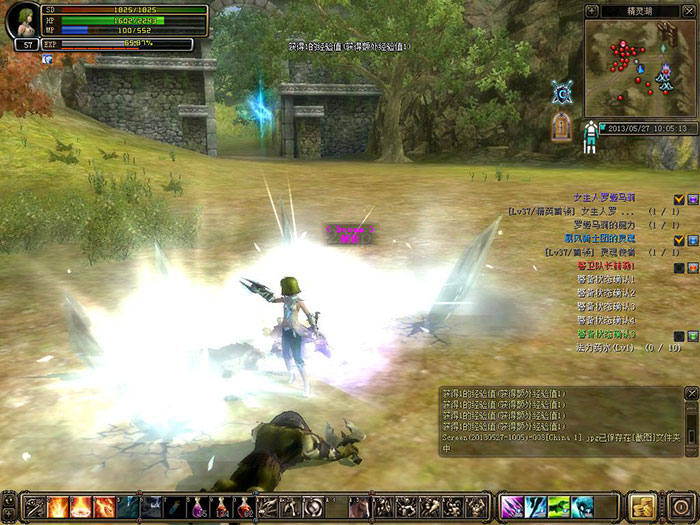Screen dimensions: 700x525
Task: Open the white armor equipment figure icon
Action: (591, 135)
